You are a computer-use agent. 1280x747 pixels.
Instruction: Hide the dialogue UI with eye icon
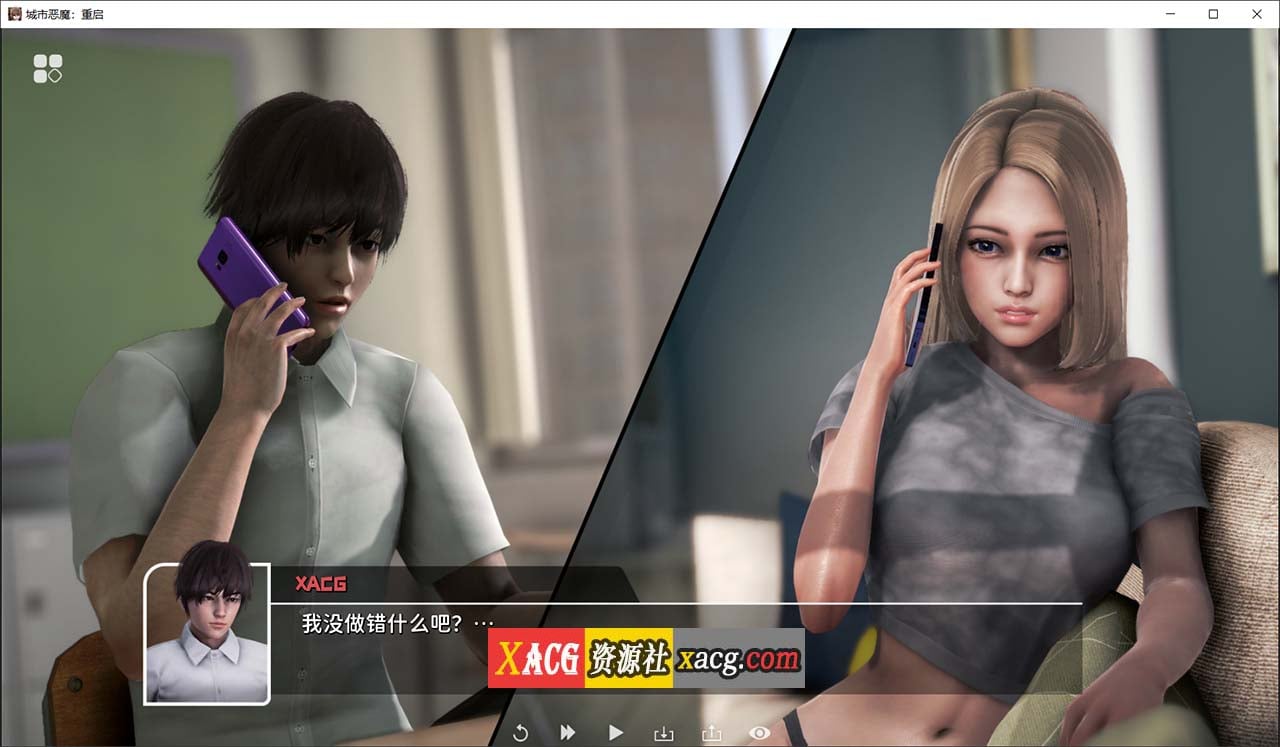pos(759,732)
